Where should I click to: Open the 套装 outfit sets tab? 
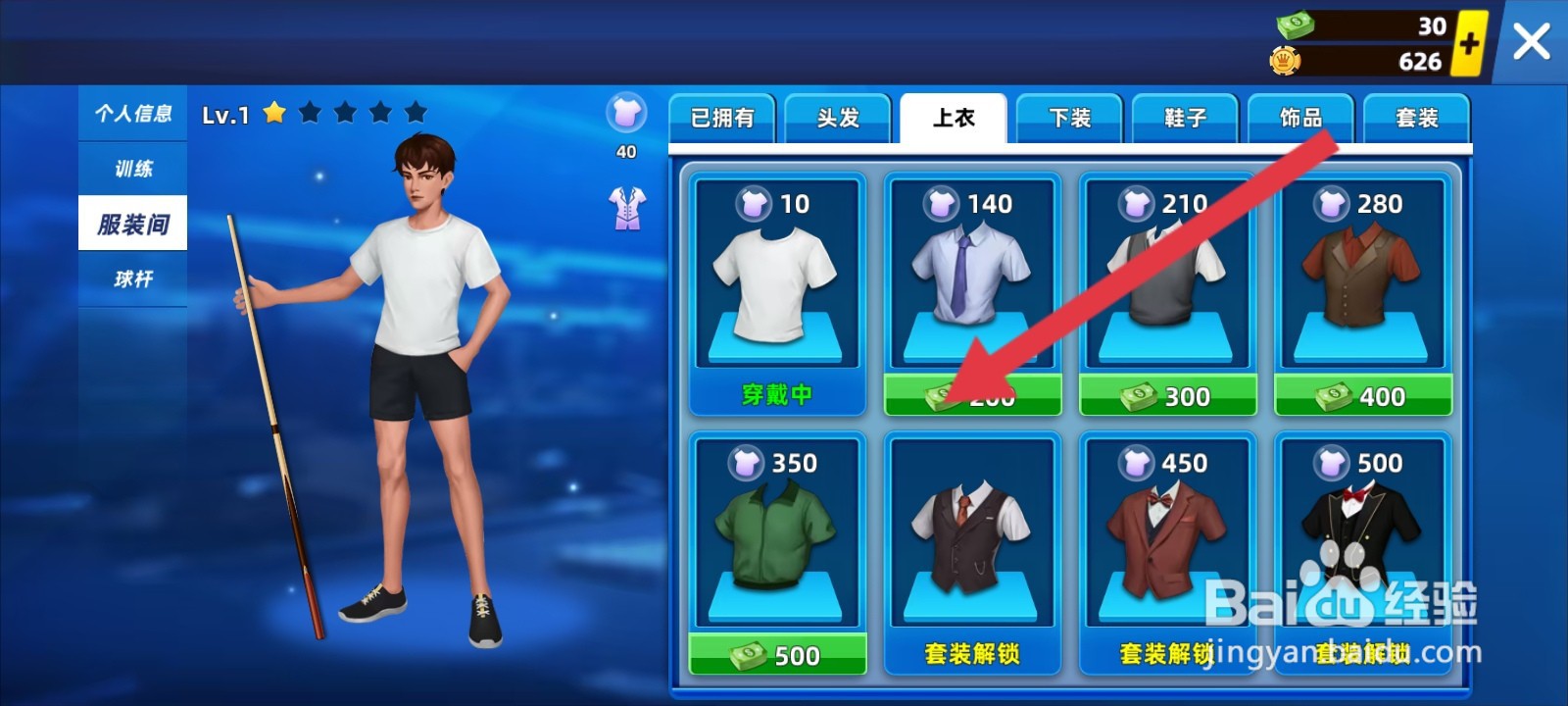coord(1415,118)
